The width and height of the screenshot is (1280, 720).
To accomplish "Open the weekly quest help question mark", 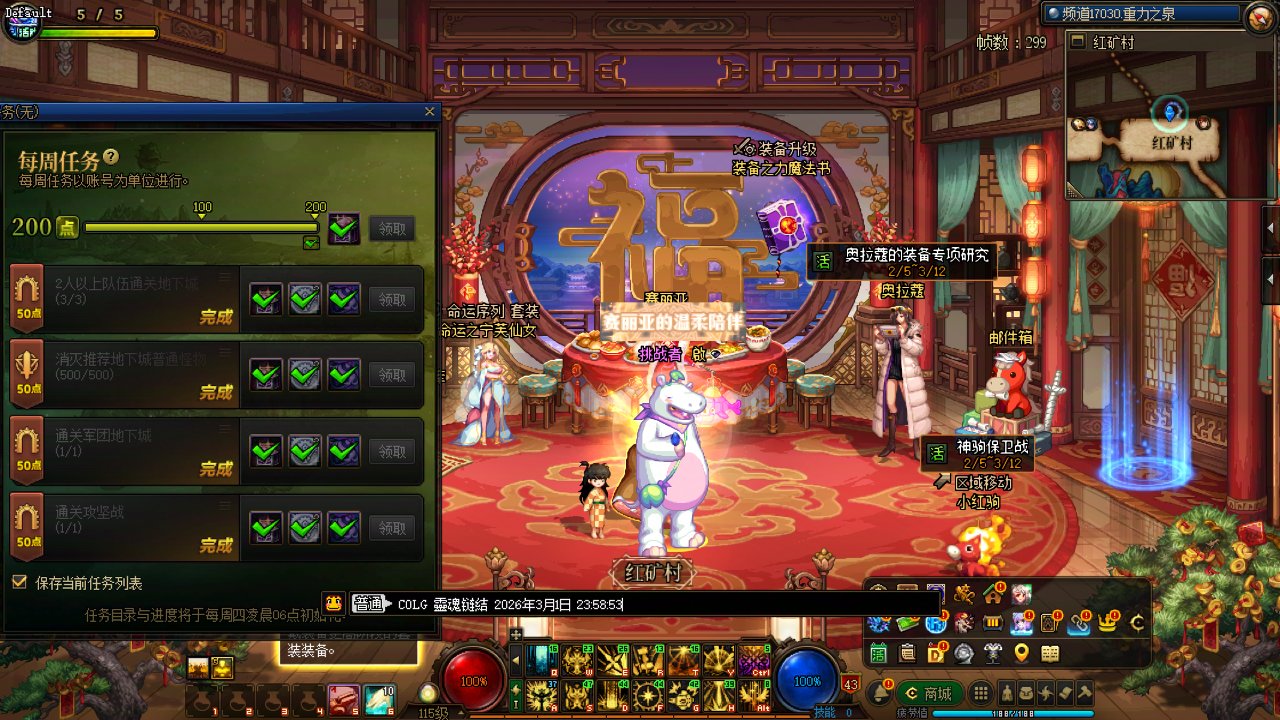I will click(x=111, y=157).
